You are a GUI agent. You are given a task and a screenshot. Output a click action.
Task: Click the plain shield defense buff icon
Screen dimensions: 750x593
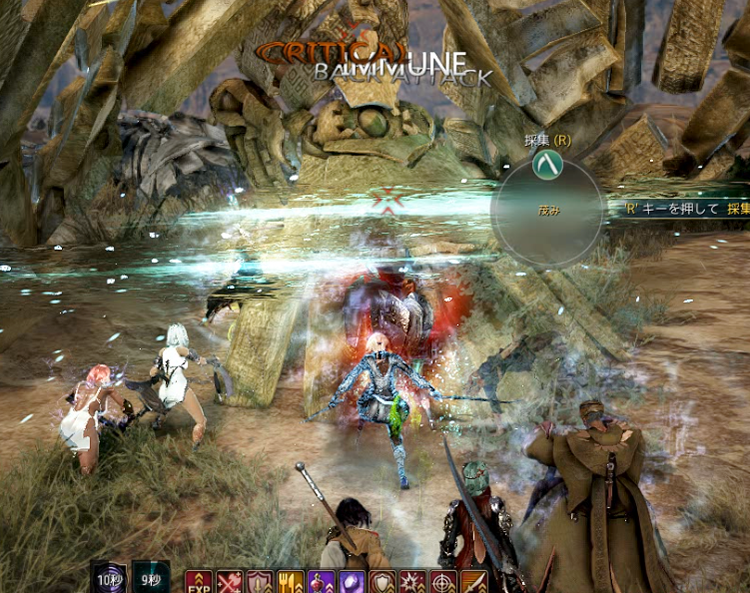[x=382, y=582]
